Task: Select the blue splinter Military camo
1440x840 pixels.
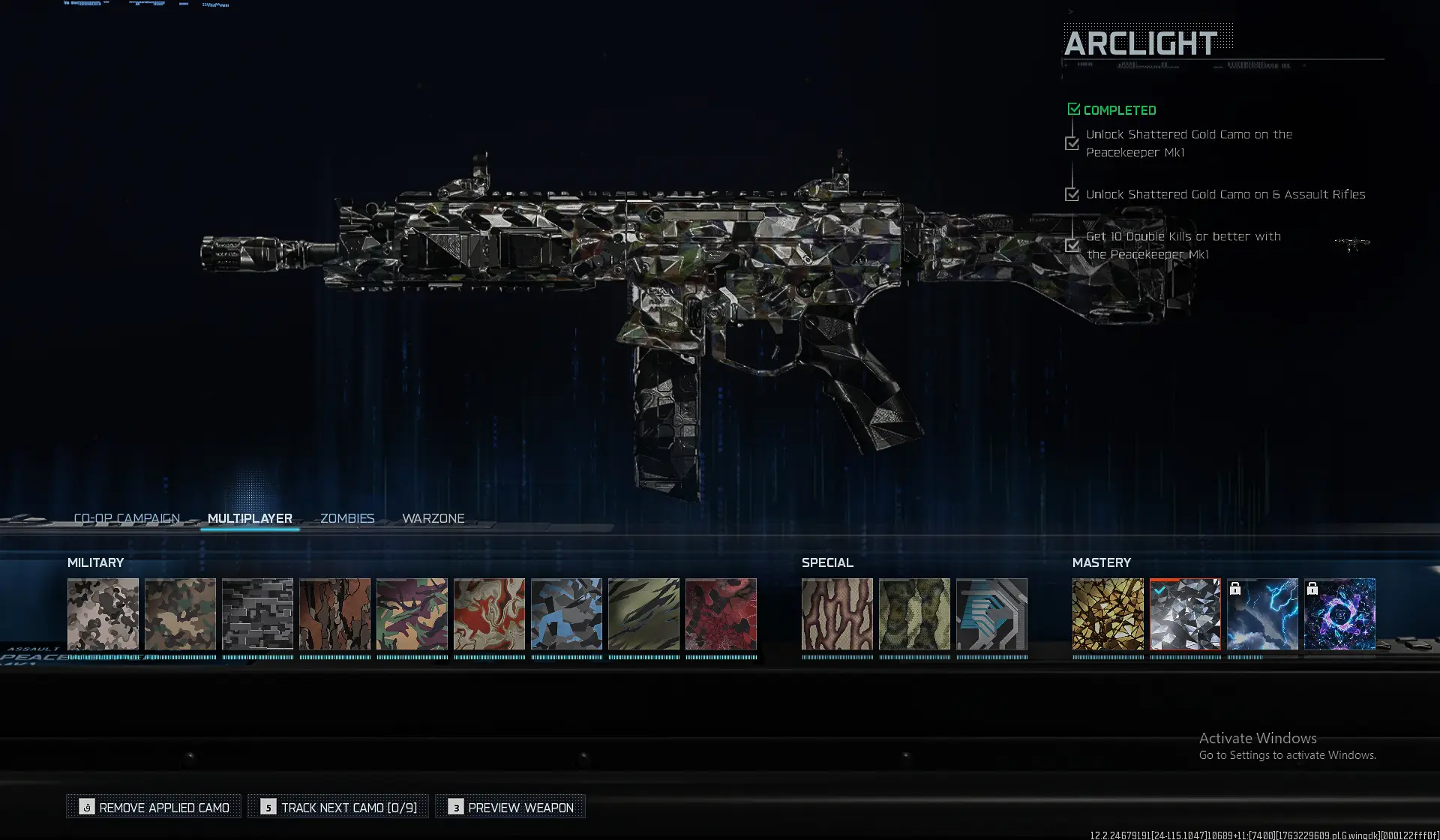Action: pos(566,613)
